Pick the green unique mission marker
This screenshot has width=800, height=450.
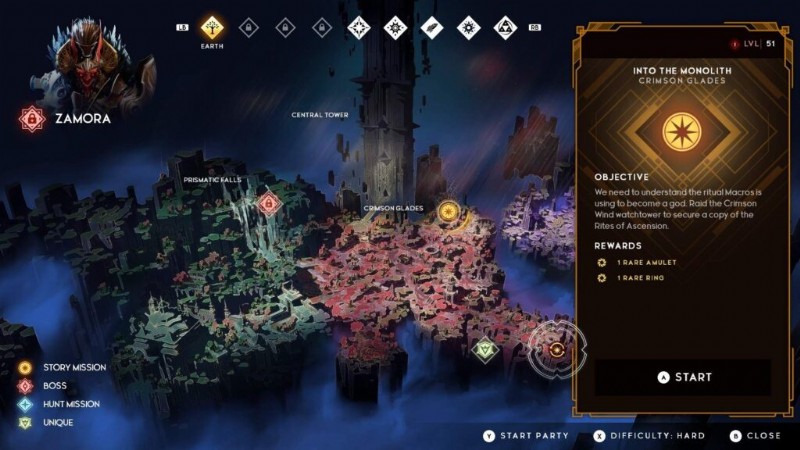pyautogui.click(x=485, y=349)
